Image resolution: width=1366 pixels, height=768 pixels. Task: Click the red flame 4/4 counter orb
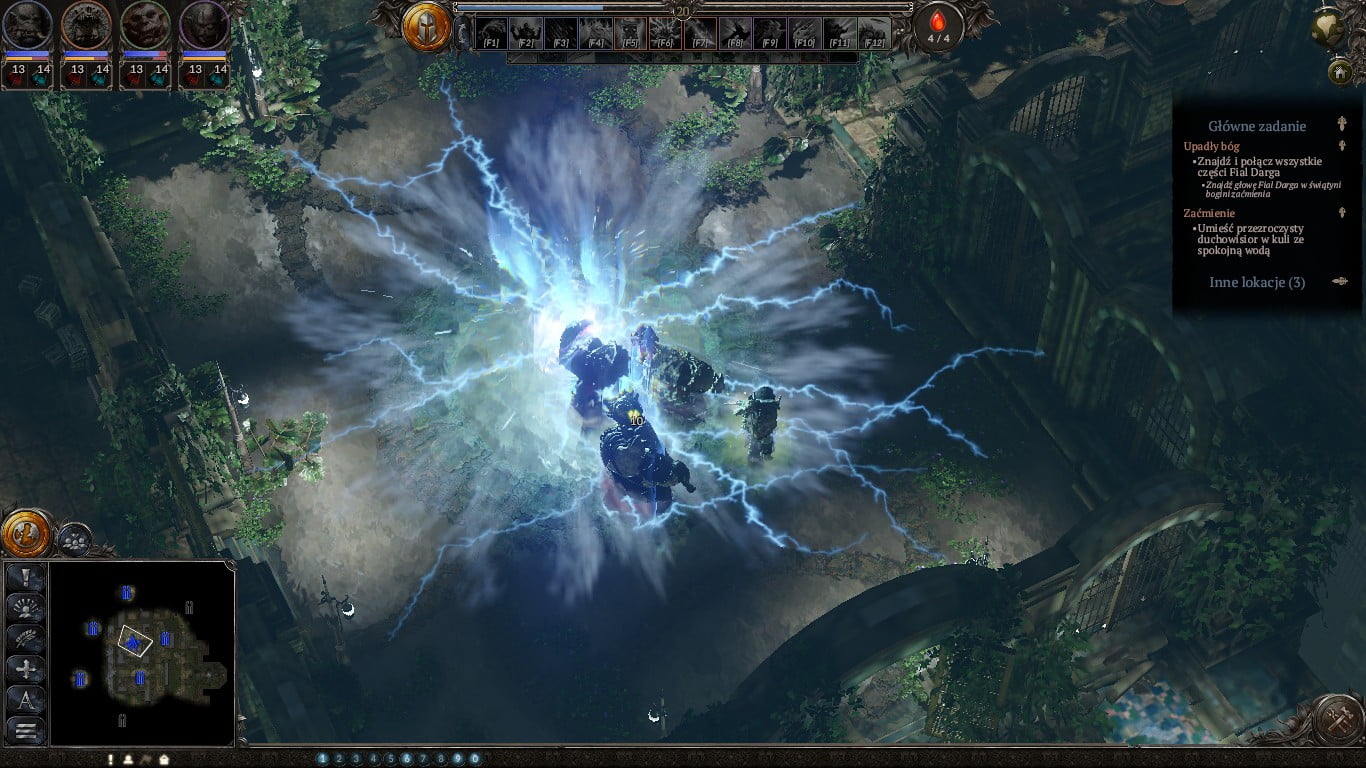tap(938, 27)
